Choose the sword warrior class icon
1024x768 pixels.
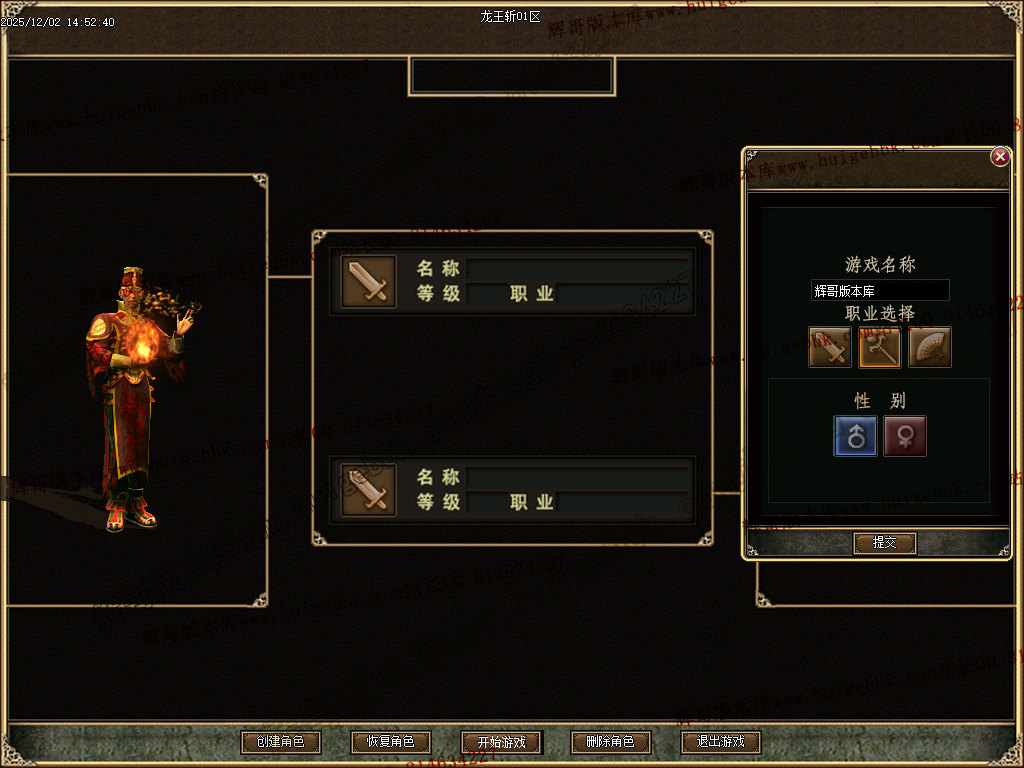pyautogui.click(x=830, y=347)
